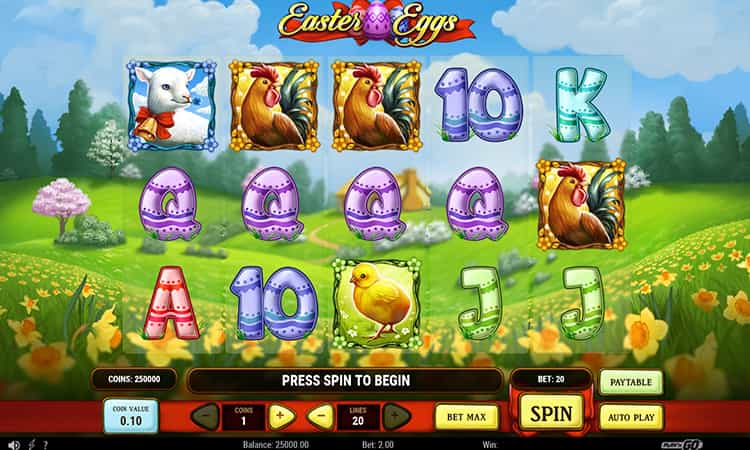Image resolution: width=750 pixels, height=450 pixels.
Task: Open the Paytable
Action: pos(631,382)
